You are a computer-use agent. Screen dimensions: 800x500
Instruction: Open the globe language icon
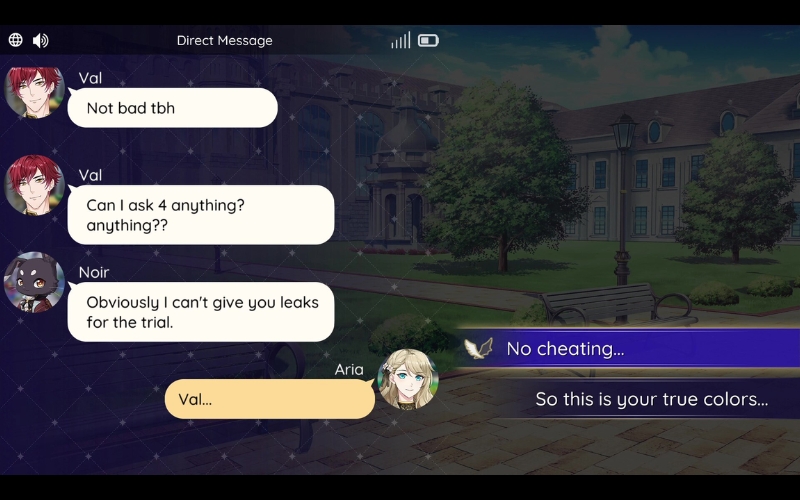tap(16, 41)
